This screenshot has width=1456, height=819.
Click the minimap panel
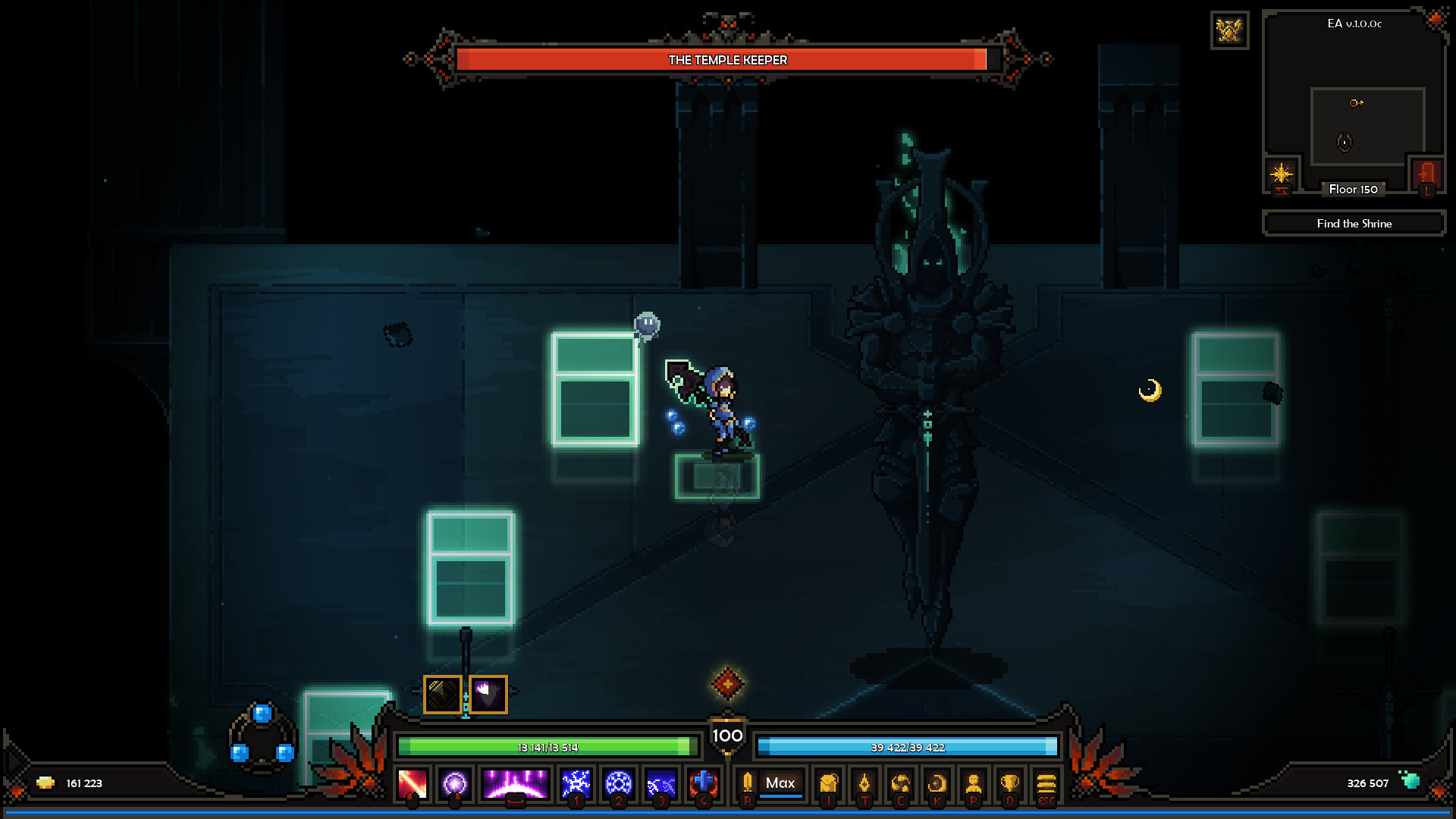[1354, 99]
